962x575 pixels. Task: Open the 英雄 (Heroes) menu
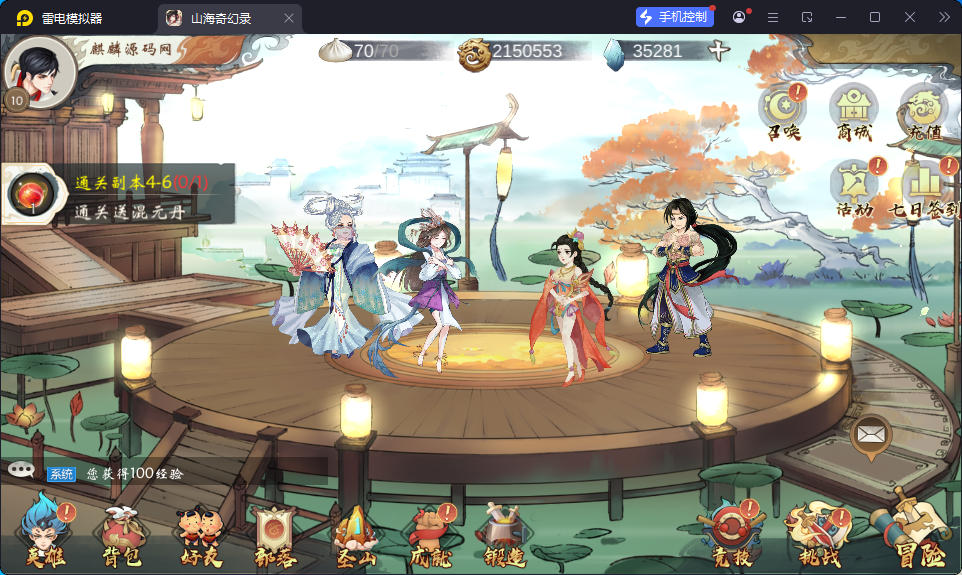click(x=44, y=534)
